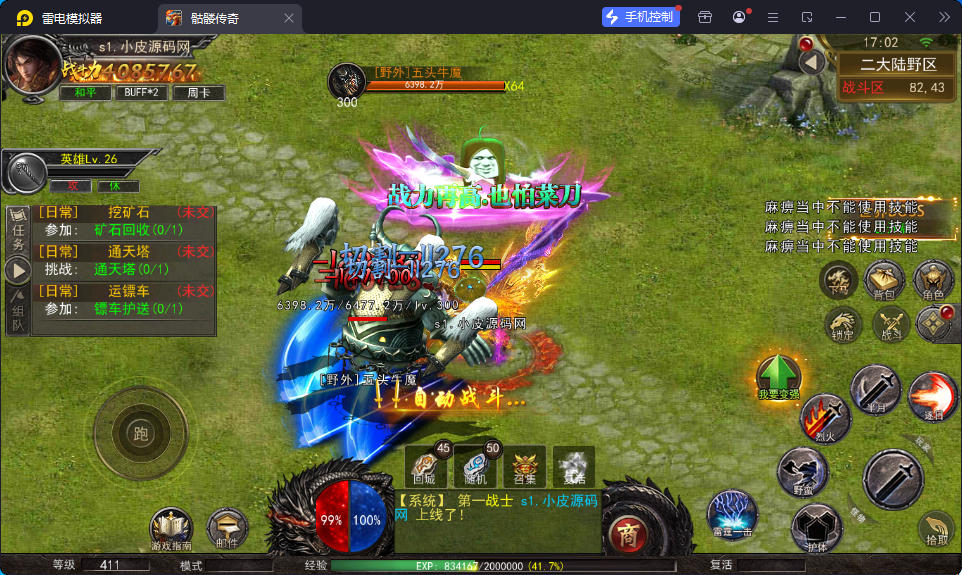This screenshot has height=575, width=962.
Task: Click the green 我要变强 arrow
Action: (x=779, y=377)
